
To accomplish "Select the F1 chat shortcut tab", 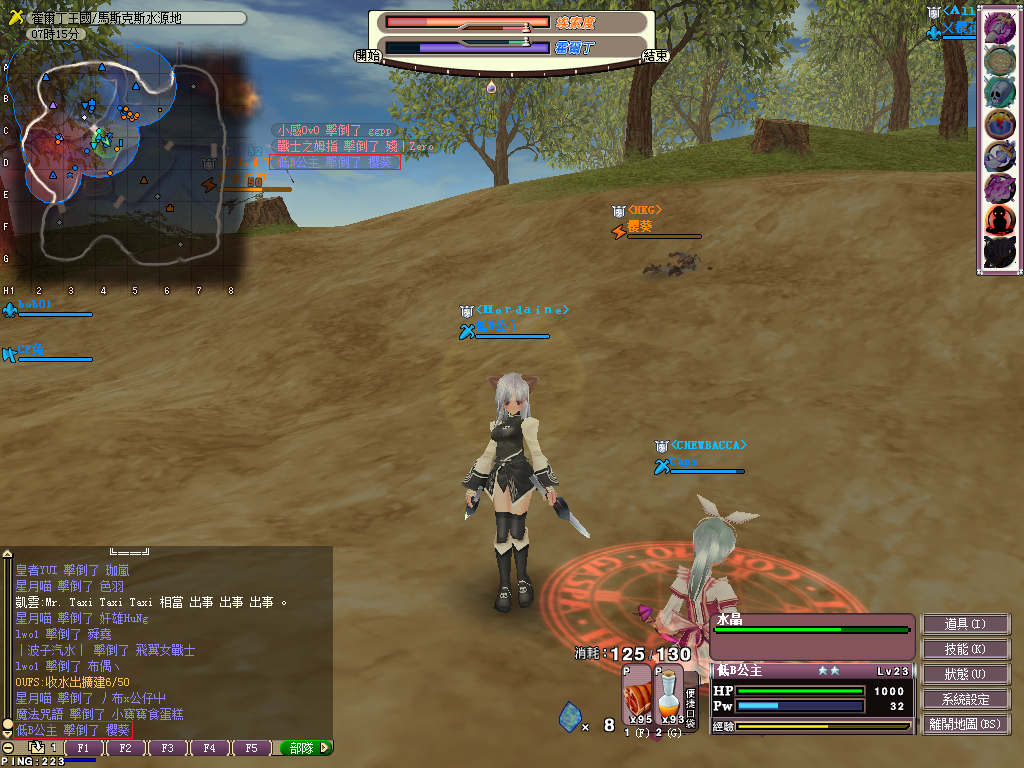I will (84, 748).
